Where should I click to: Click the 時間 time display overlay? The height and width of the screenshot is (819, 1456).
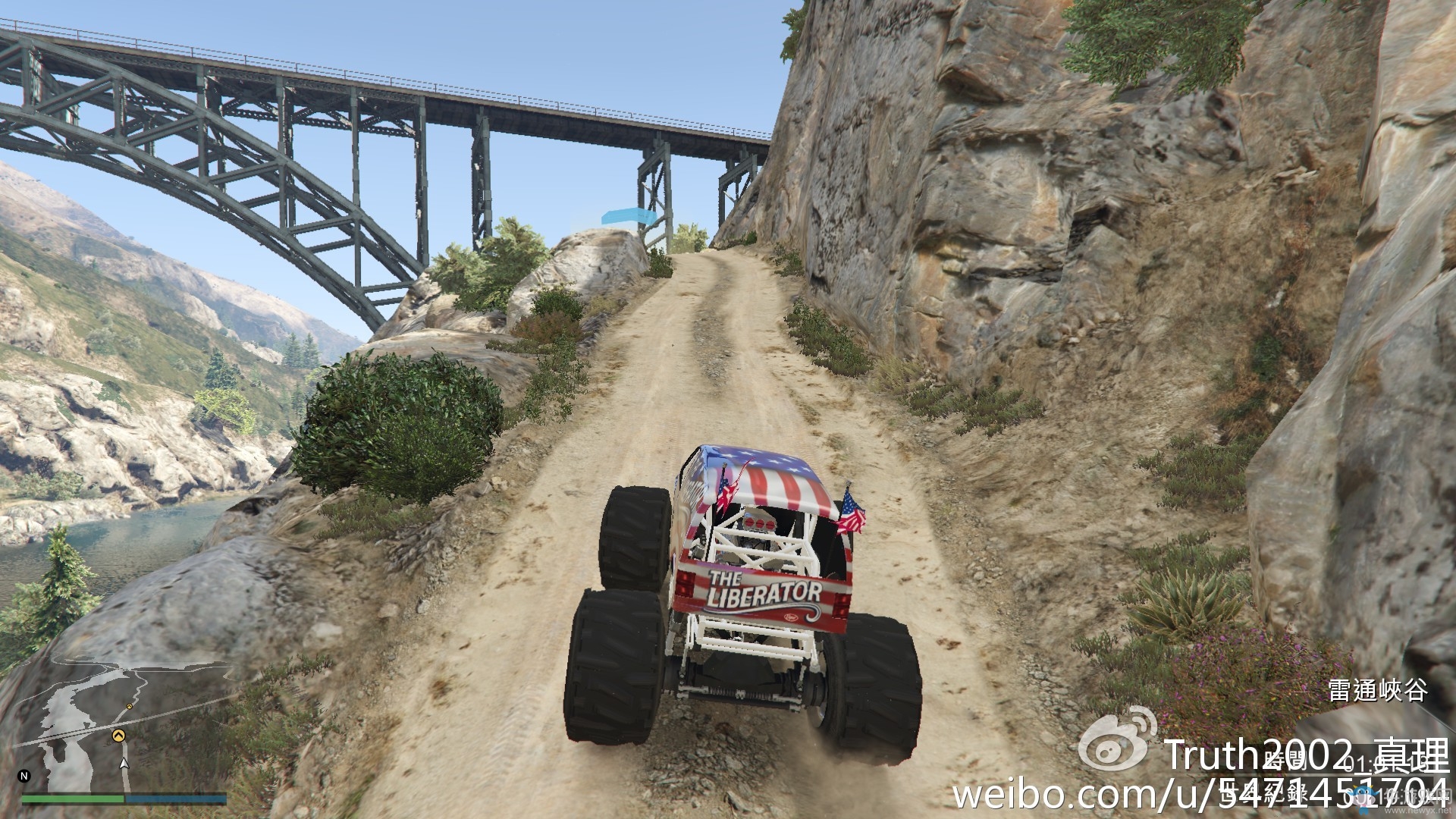(1283, 759)
